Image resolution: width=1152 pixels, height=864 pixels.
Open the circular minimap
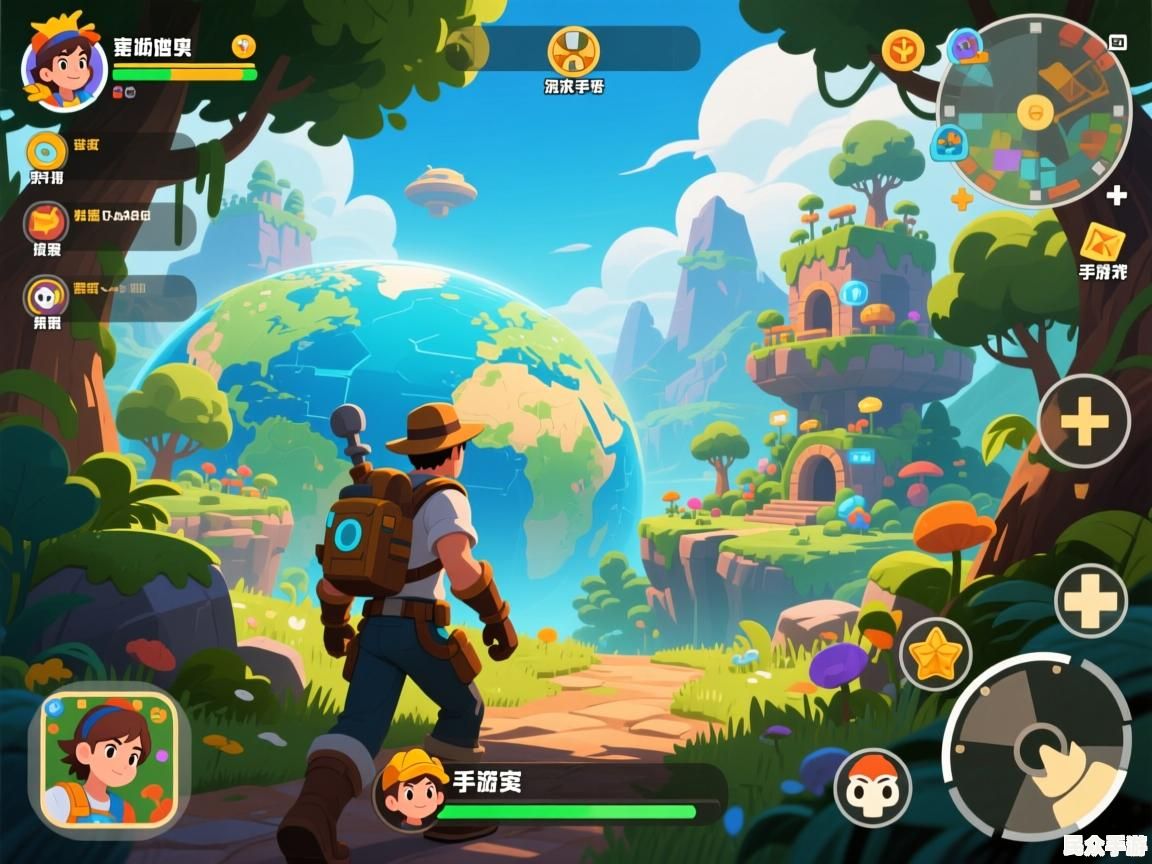coord(1035,110)
